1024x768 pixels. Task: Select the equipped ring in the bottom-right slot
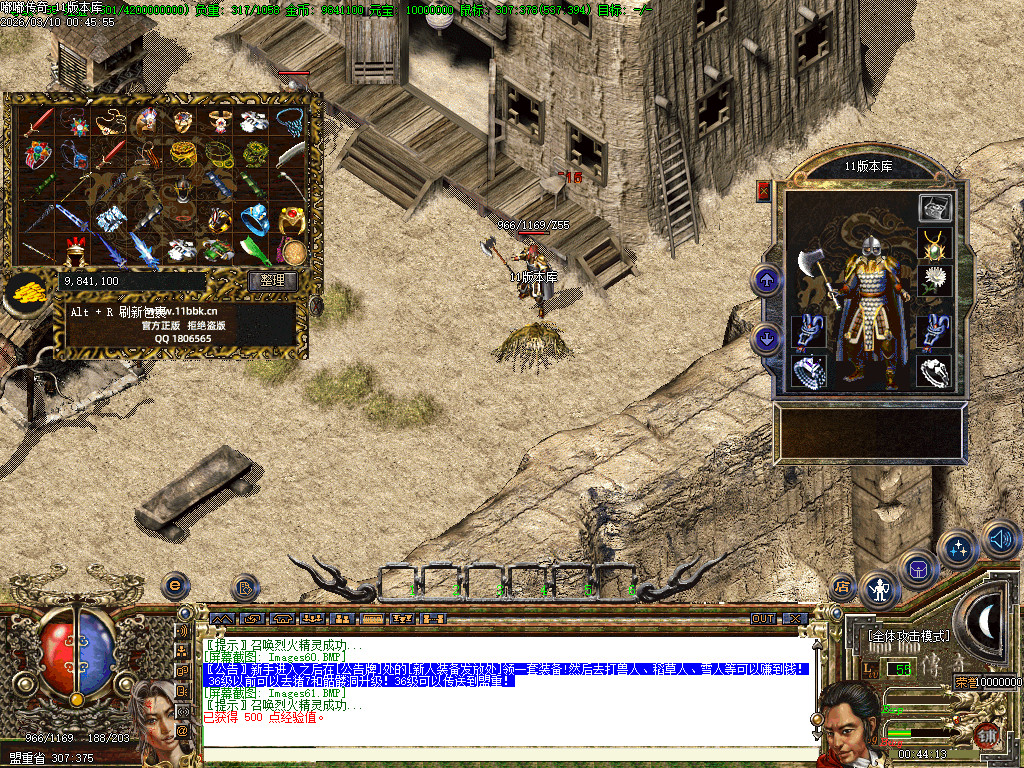[x=933, y=371]
